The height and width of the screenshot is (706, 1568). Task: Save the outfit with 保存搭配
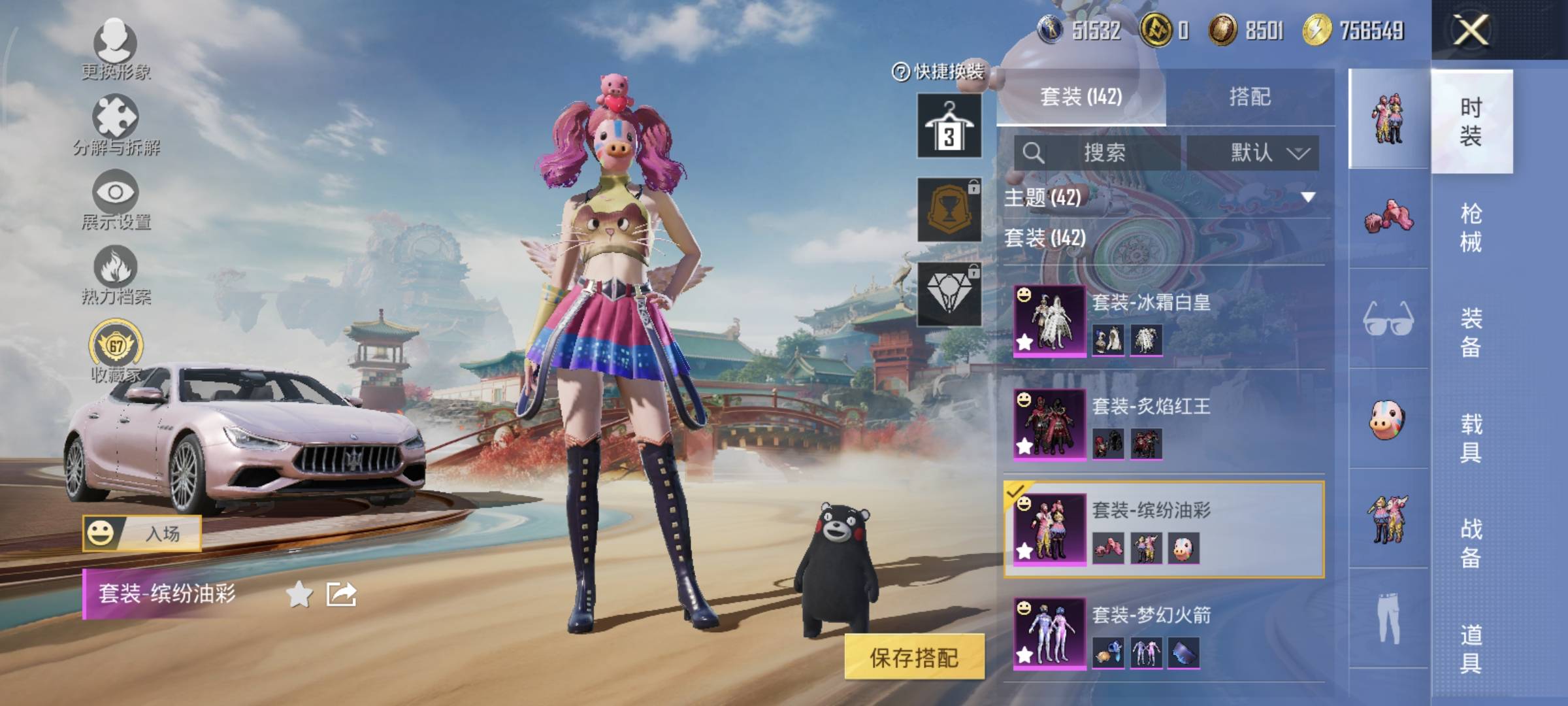tap(914, 657)
